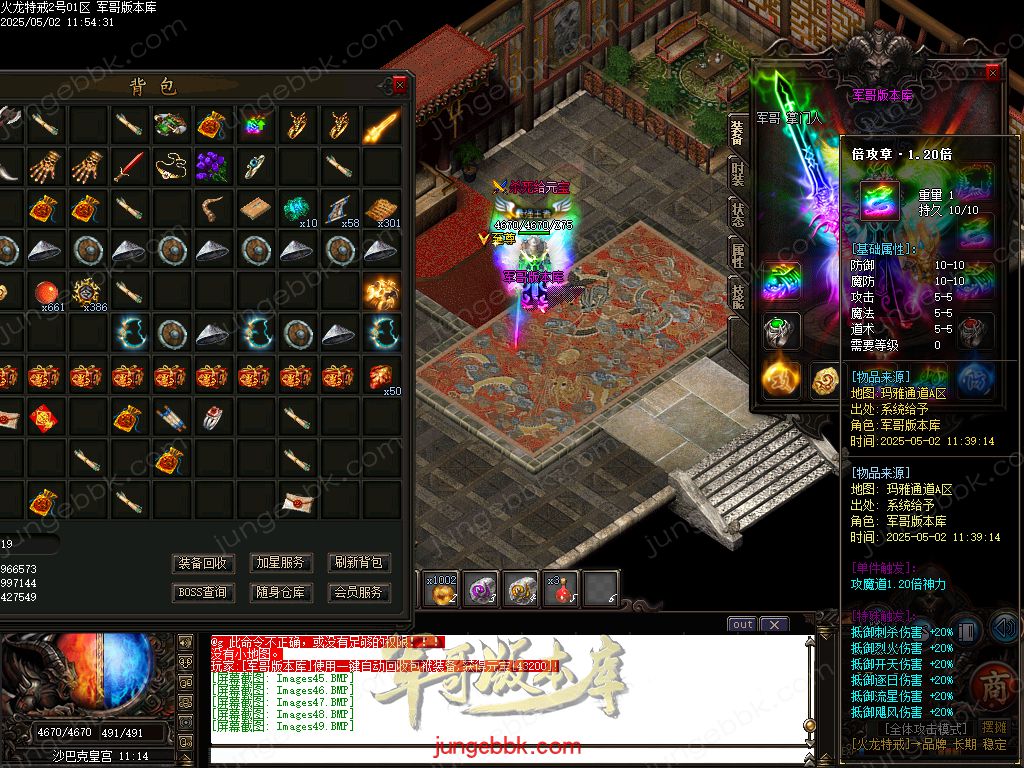Close the character equipment panel
Image resolution: width=1024 pixels, height=768 pixels.
click(x=992, y=73)
